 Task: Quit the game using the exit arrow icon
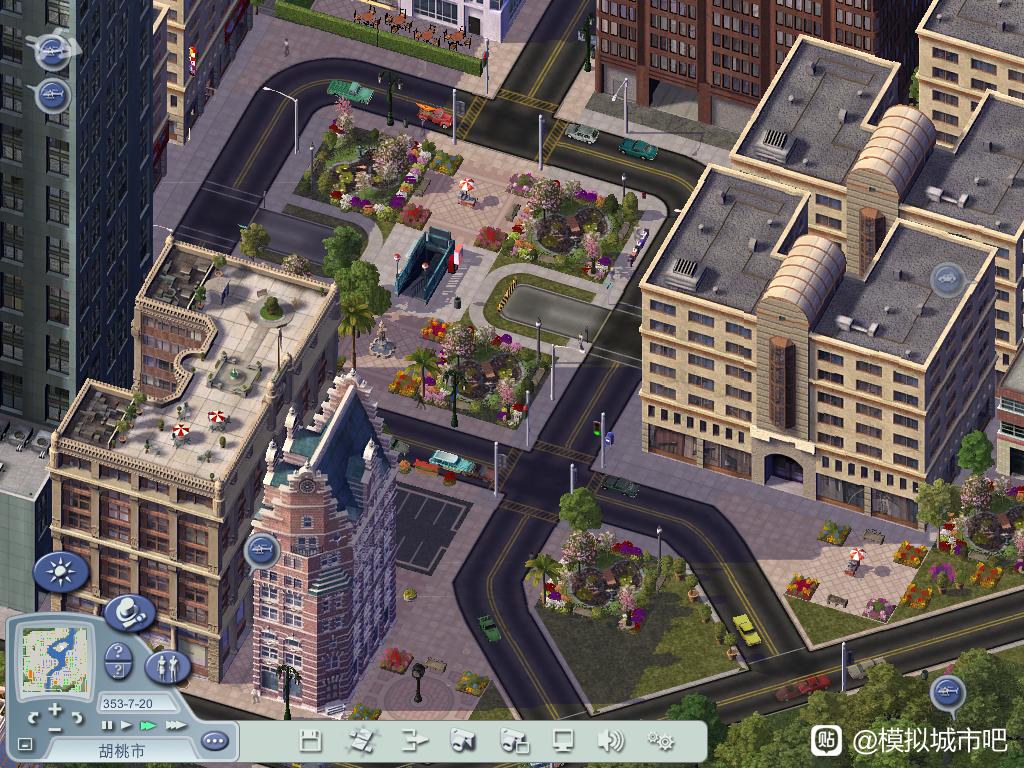pyautogui.click(x=414, y=741)
